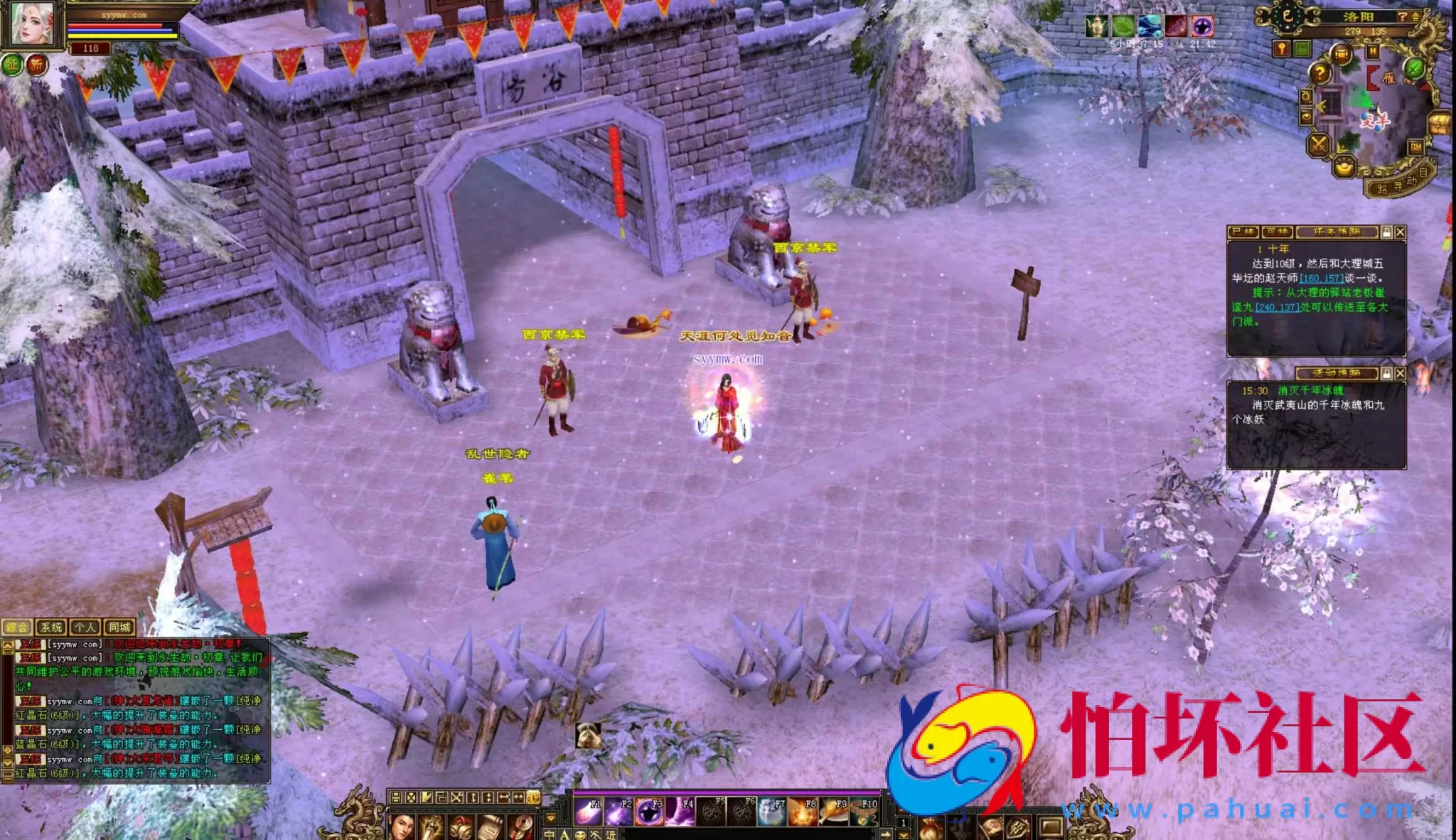Screen dimensions: 1456x840
Task: Click the green sword PK icon on the minimap
Action: (1413, 69)
